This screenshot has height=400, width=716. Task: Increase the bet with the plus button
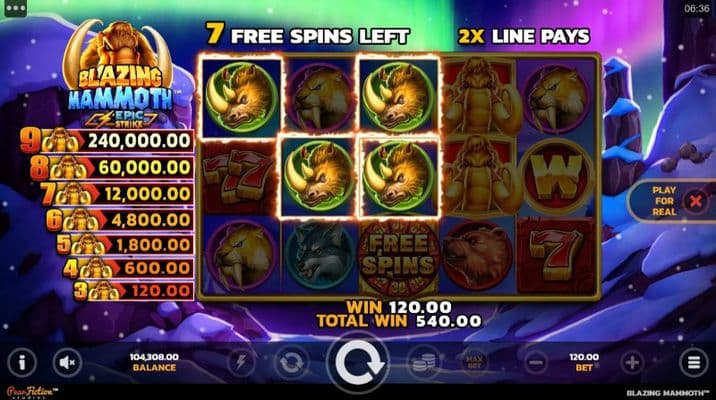[x=631, y=362]
